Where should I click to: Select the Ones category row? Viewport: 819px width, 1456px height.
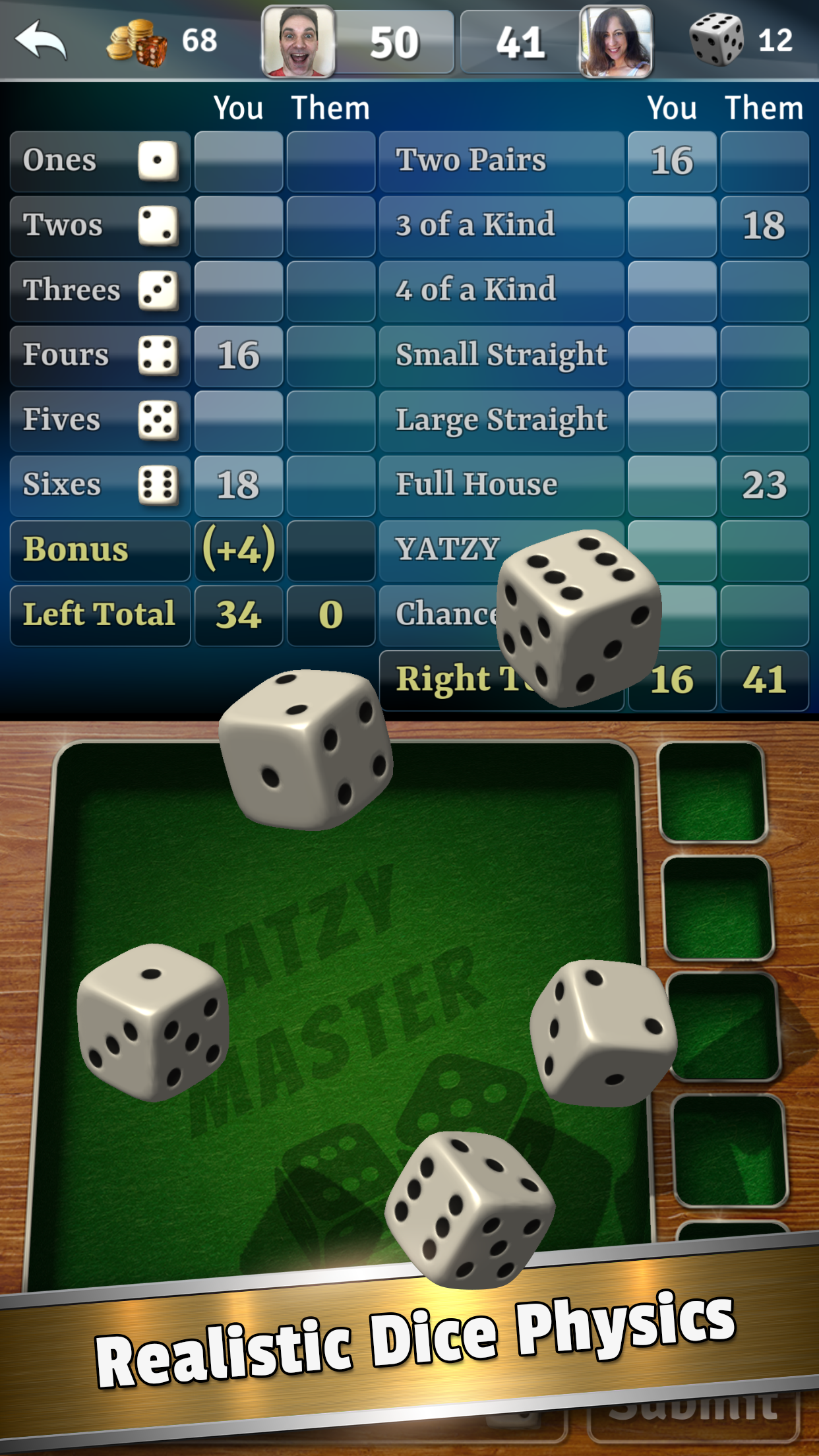click(x=100, y=162)
